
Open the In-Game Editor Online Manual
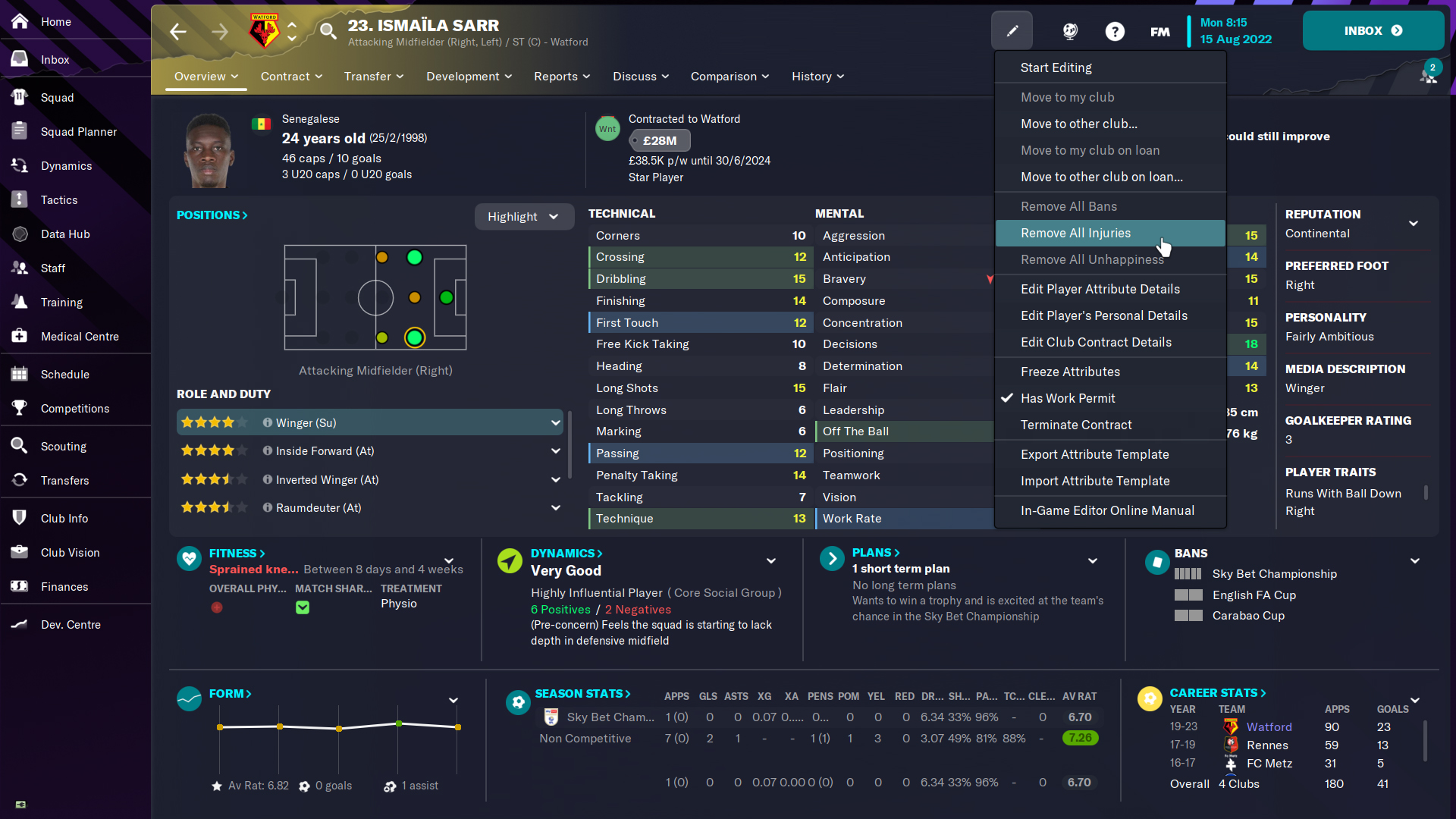tap(1107, 510)
